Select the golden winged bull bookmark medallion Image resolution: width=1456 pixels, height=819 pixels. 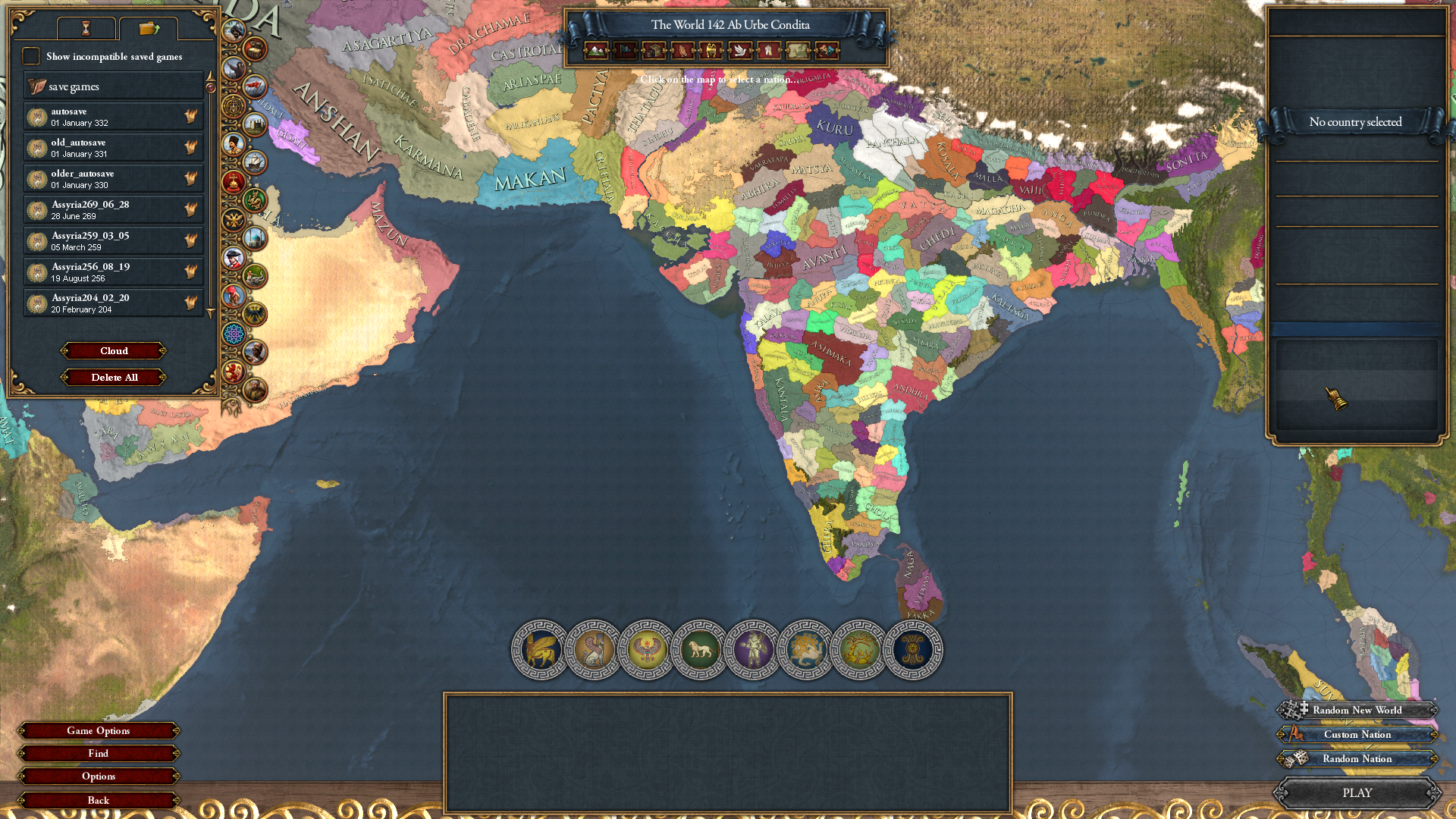point(541,650)
